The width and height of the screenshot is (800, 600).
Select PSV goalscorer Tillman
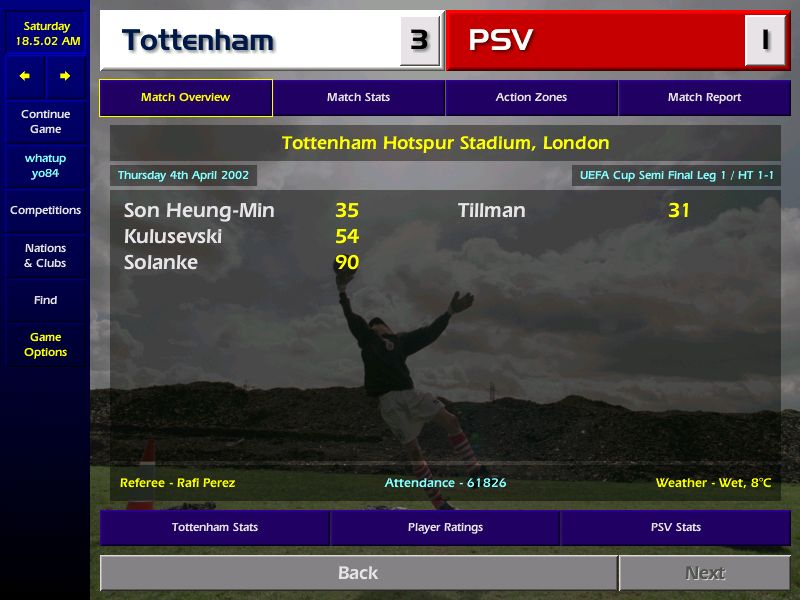coord(491,211)
